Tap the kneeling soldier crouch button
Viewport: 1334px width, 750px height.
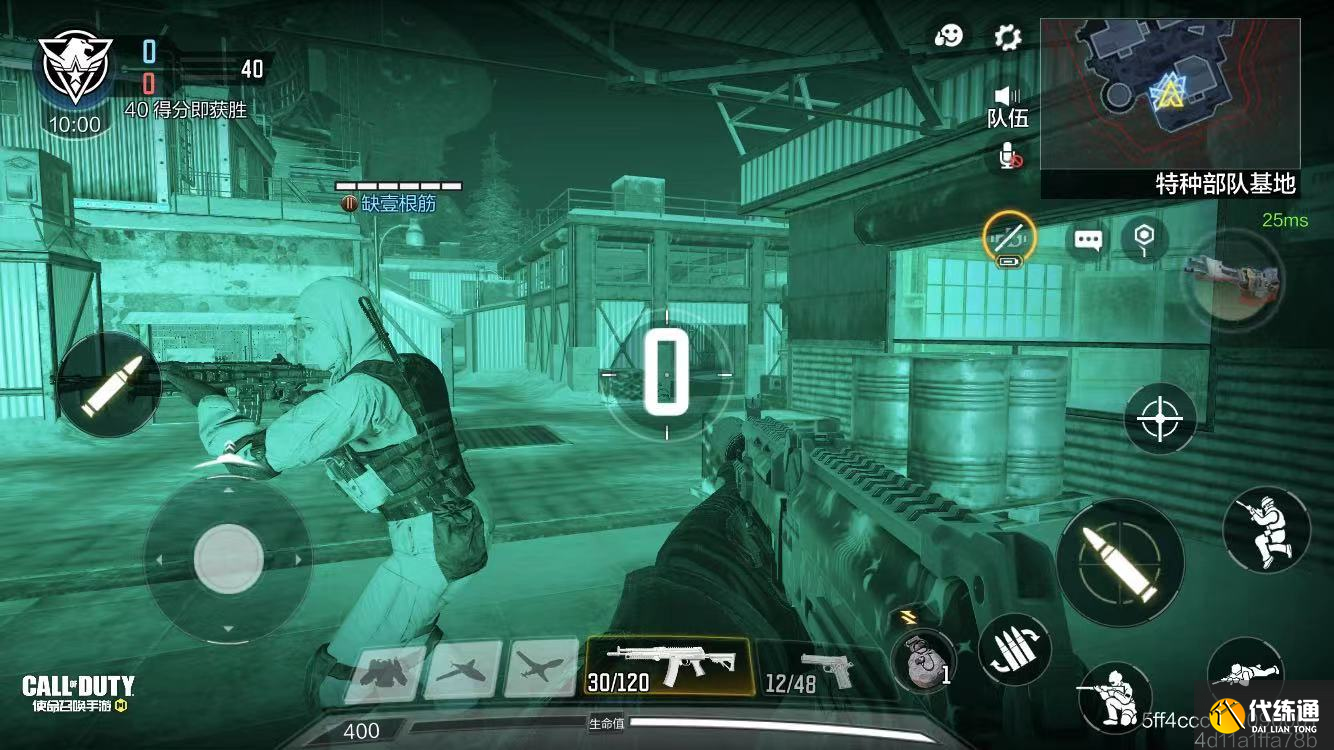(x=1115, y=697)
